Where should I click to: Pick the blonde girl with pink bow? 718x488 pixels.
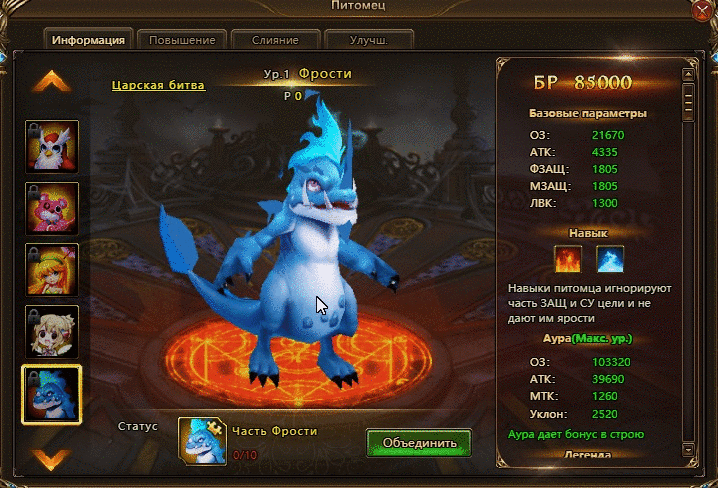(x=51, y=271)
